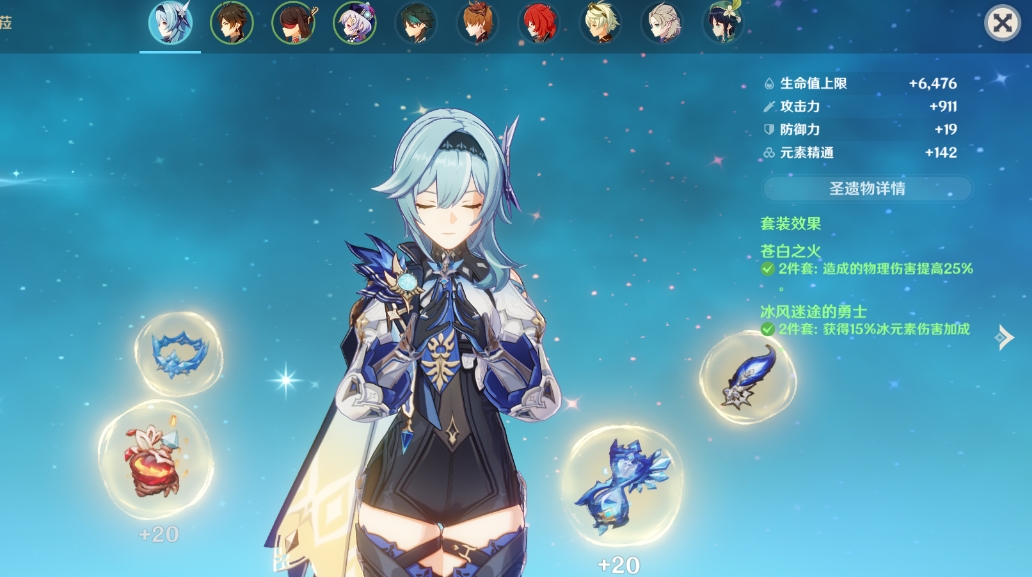Choose the blue hourglass sands artifact
The width and height of the screenshot is (1032, 577).
[622, 485]
